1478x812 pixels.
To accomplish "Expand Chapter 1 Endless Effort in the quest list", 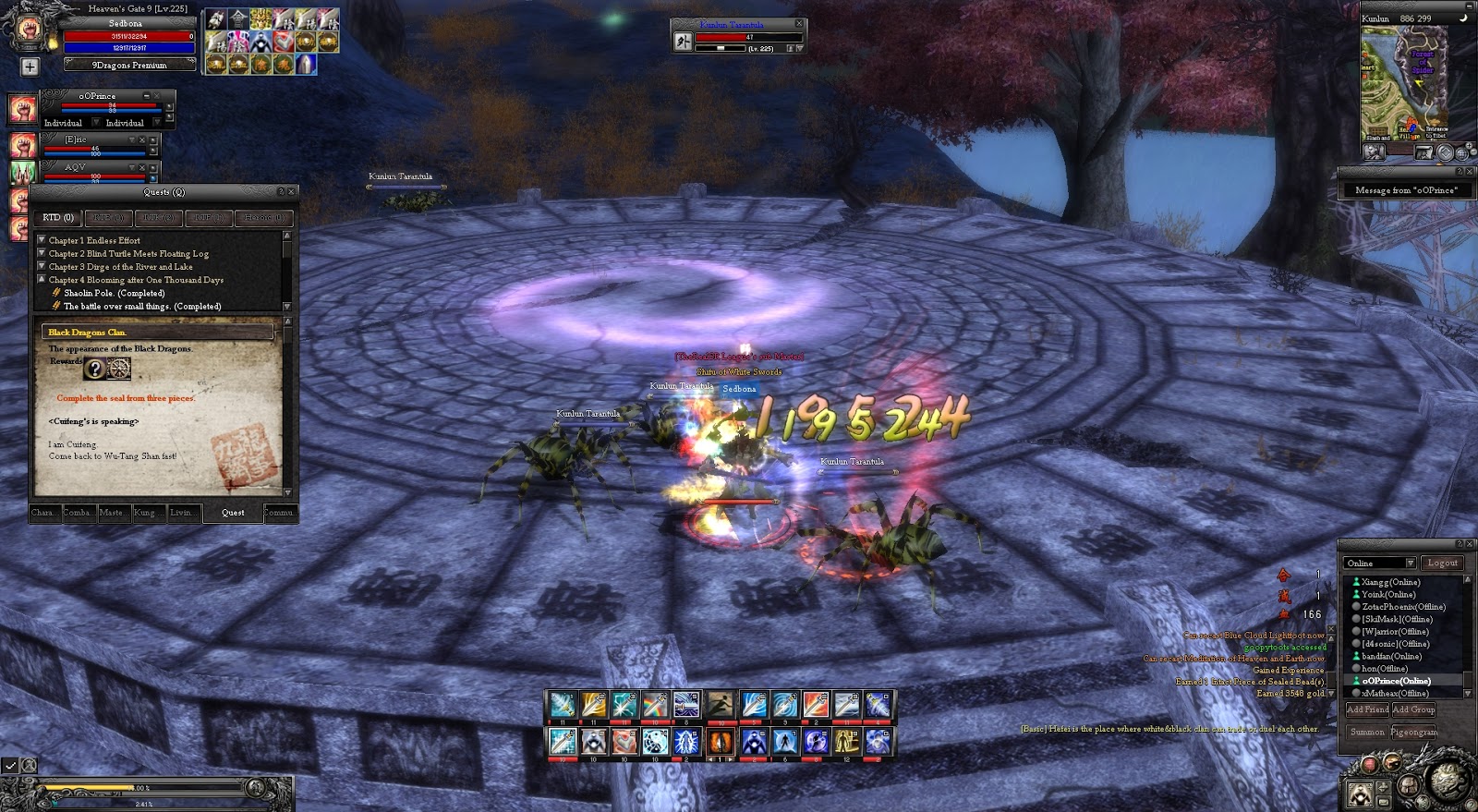I will [42, 239].
